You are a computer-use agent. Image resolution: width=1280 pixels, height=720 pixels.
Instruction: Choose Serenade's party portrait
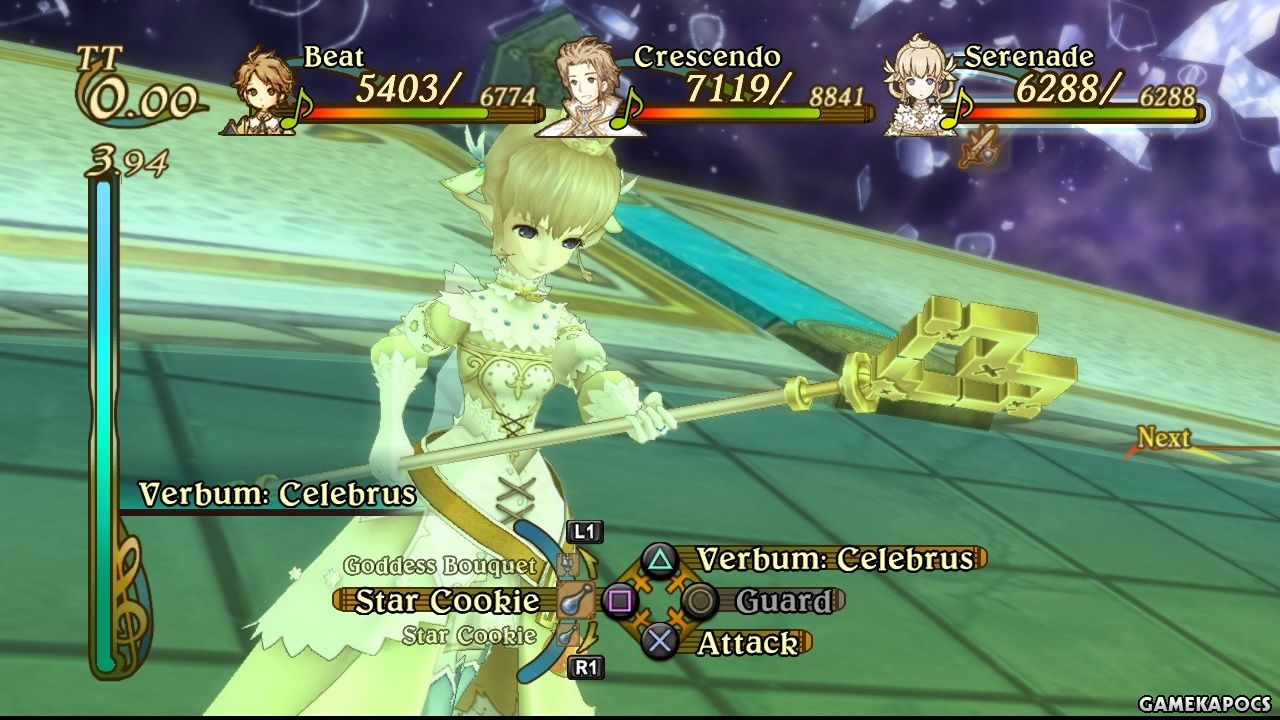(x=918, y=88)
